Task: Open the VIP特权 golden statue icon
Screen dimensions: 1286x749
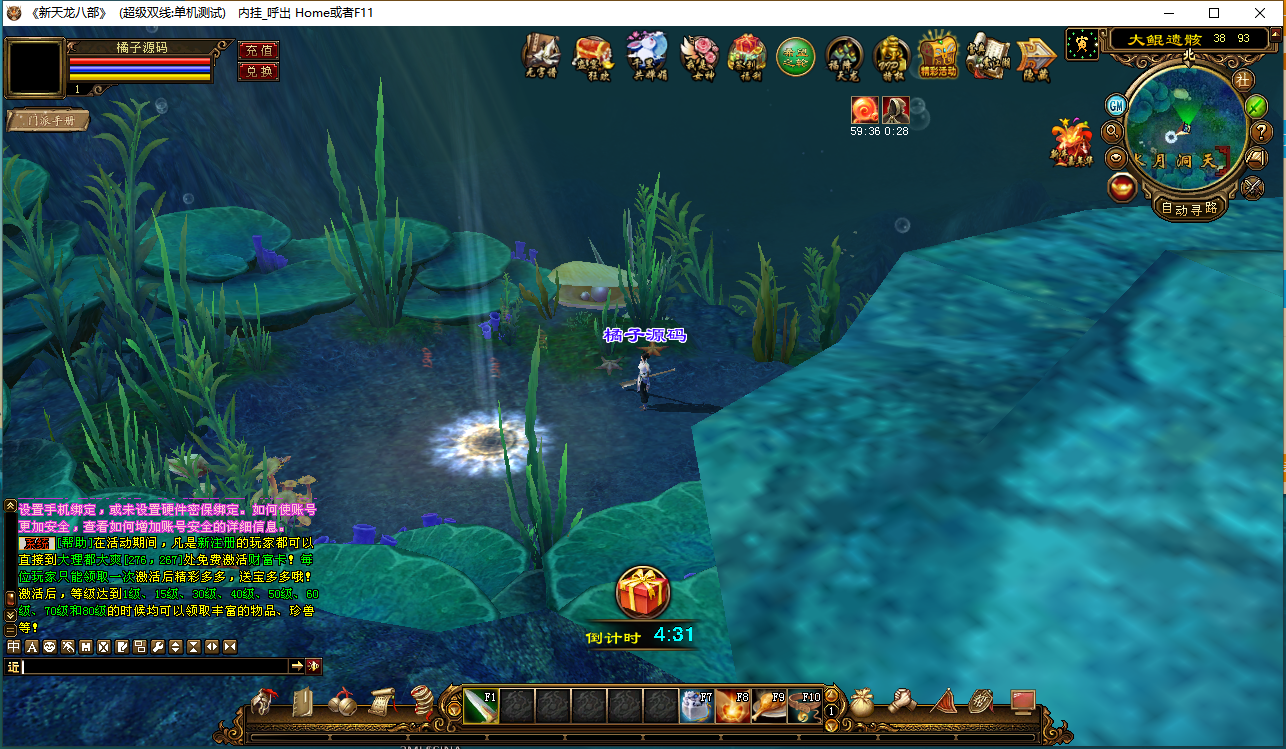Action: coord(891,56)
